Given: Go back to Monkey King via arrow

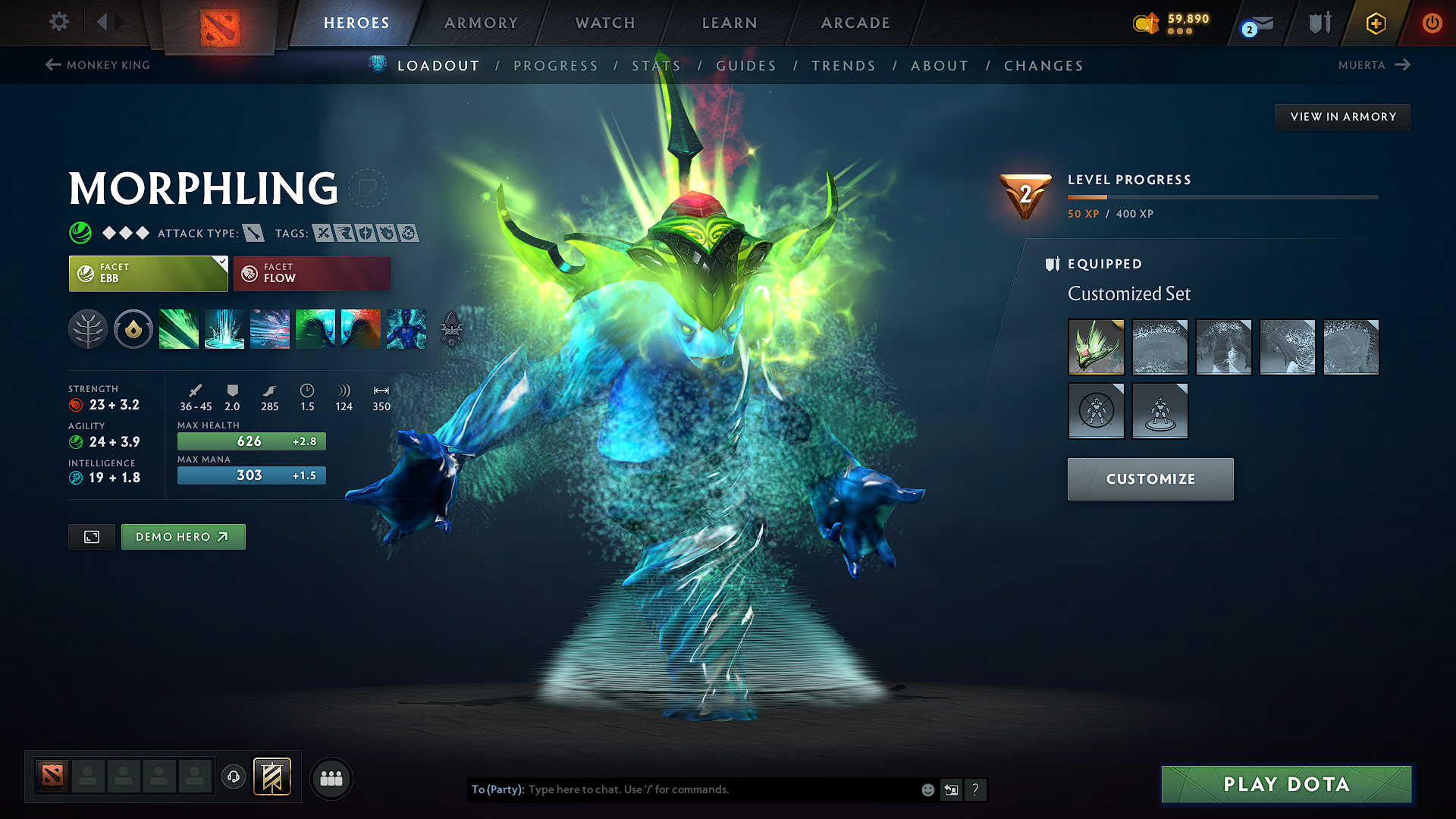Looking at the screenshot, I should pos(52,64).
